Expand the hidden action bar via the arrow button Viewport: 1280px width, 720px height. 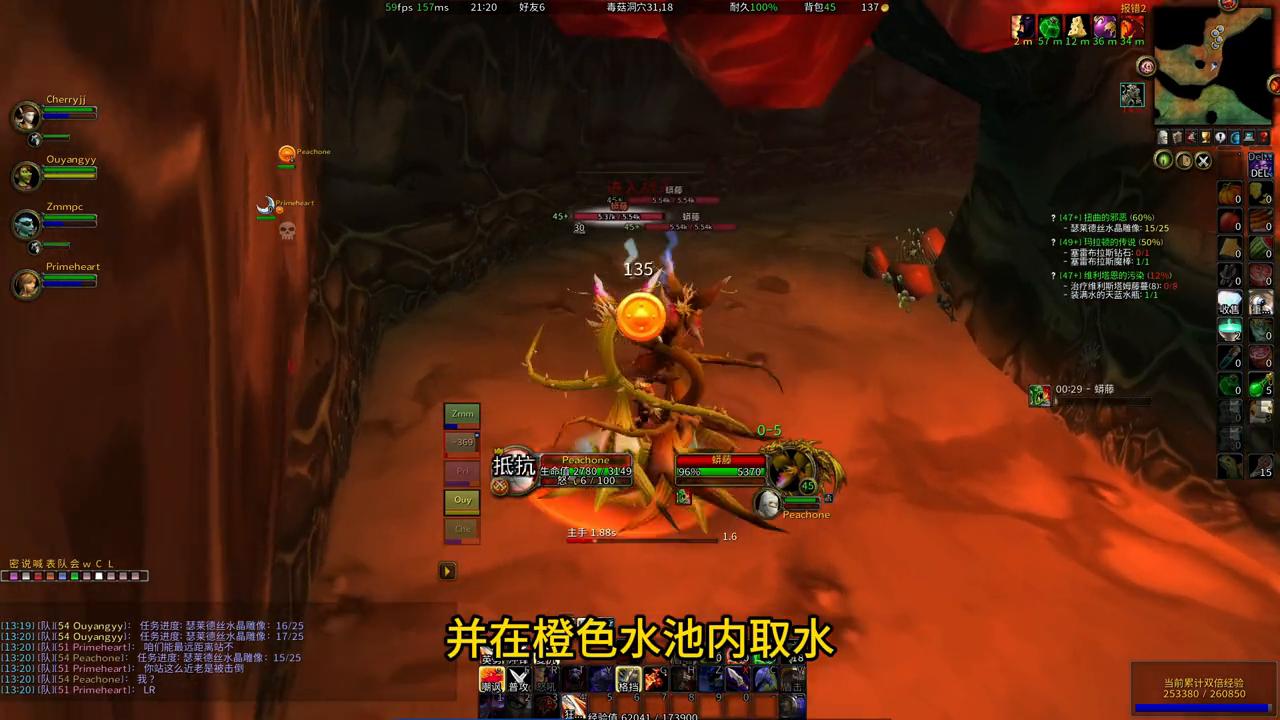click(x=446, y=570)
